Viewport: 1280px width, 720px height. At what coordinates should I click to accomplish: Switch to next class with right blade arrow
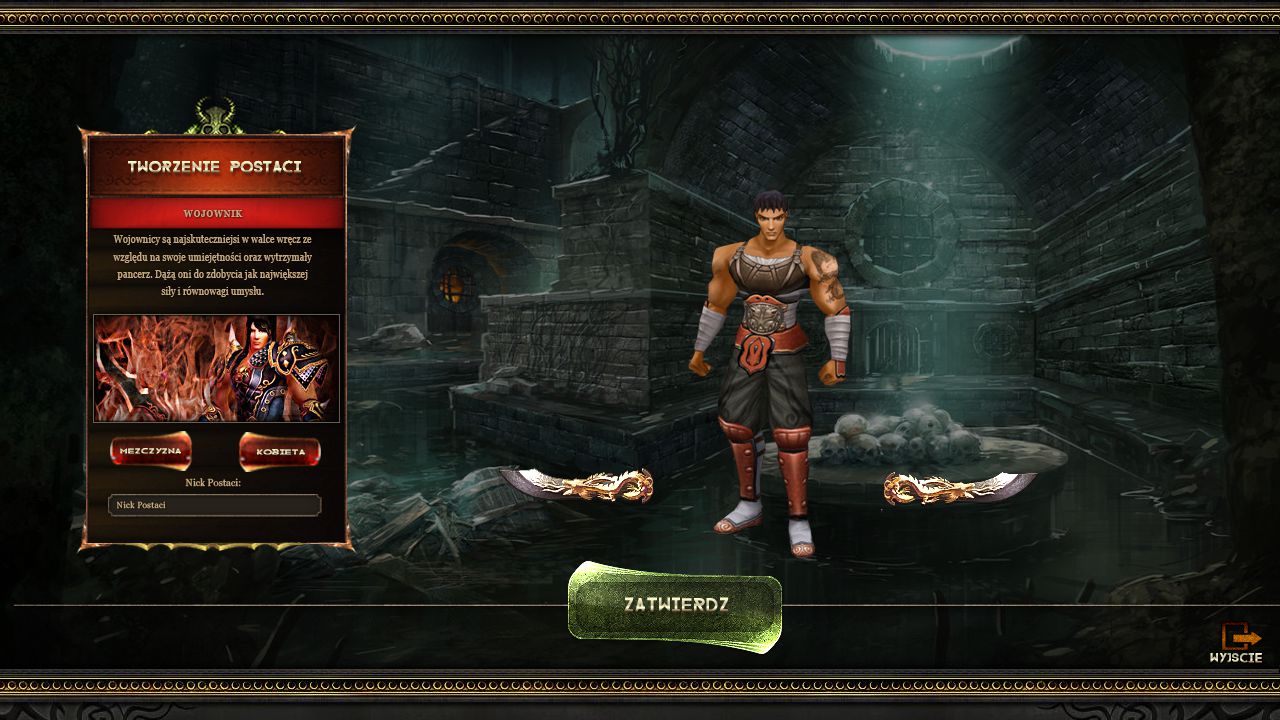pos(959,487)
